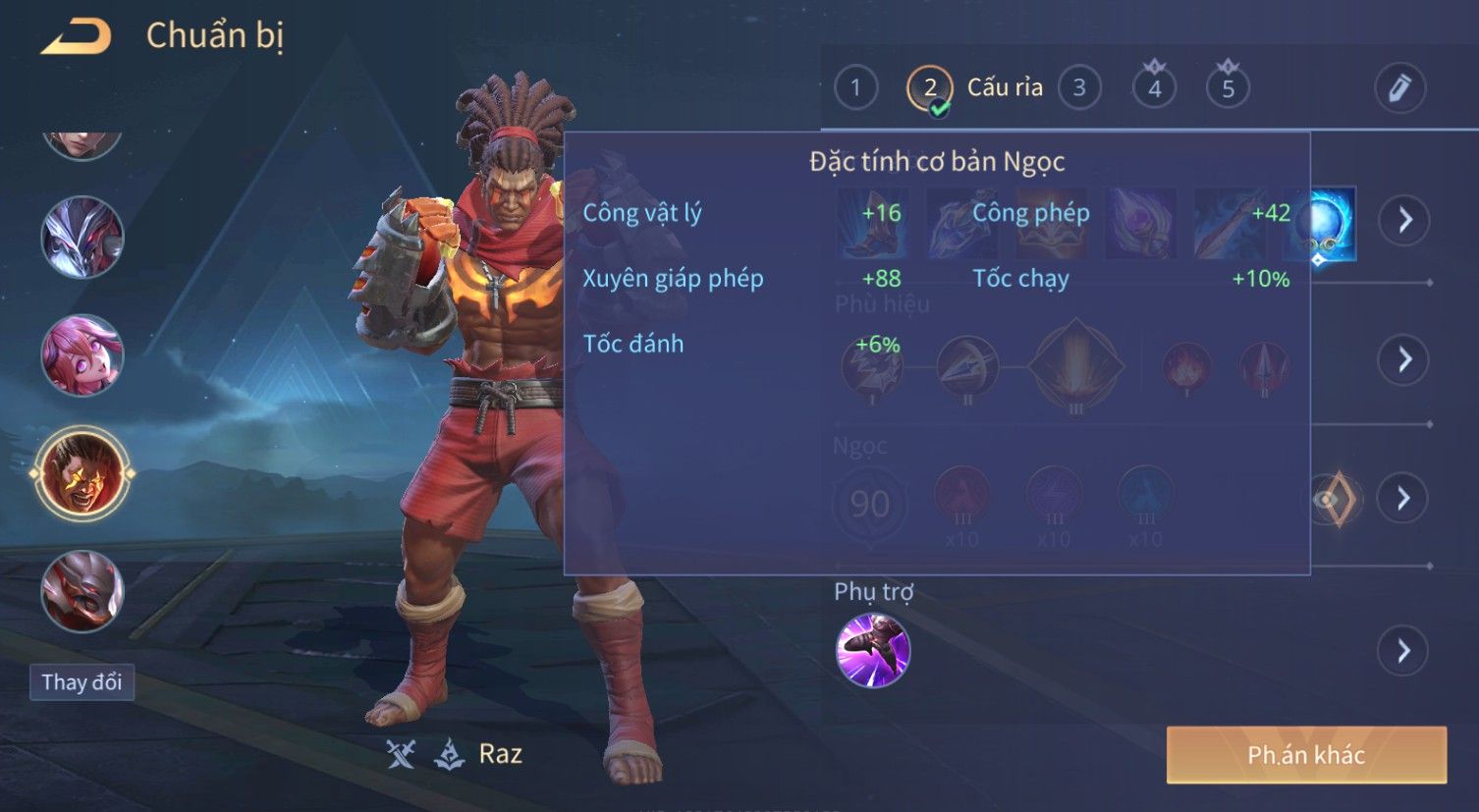This screenshot has height=812, width=1479.
Task: Open locked build preset 5
Action: pyautogui.click(x=1228, y=88)
